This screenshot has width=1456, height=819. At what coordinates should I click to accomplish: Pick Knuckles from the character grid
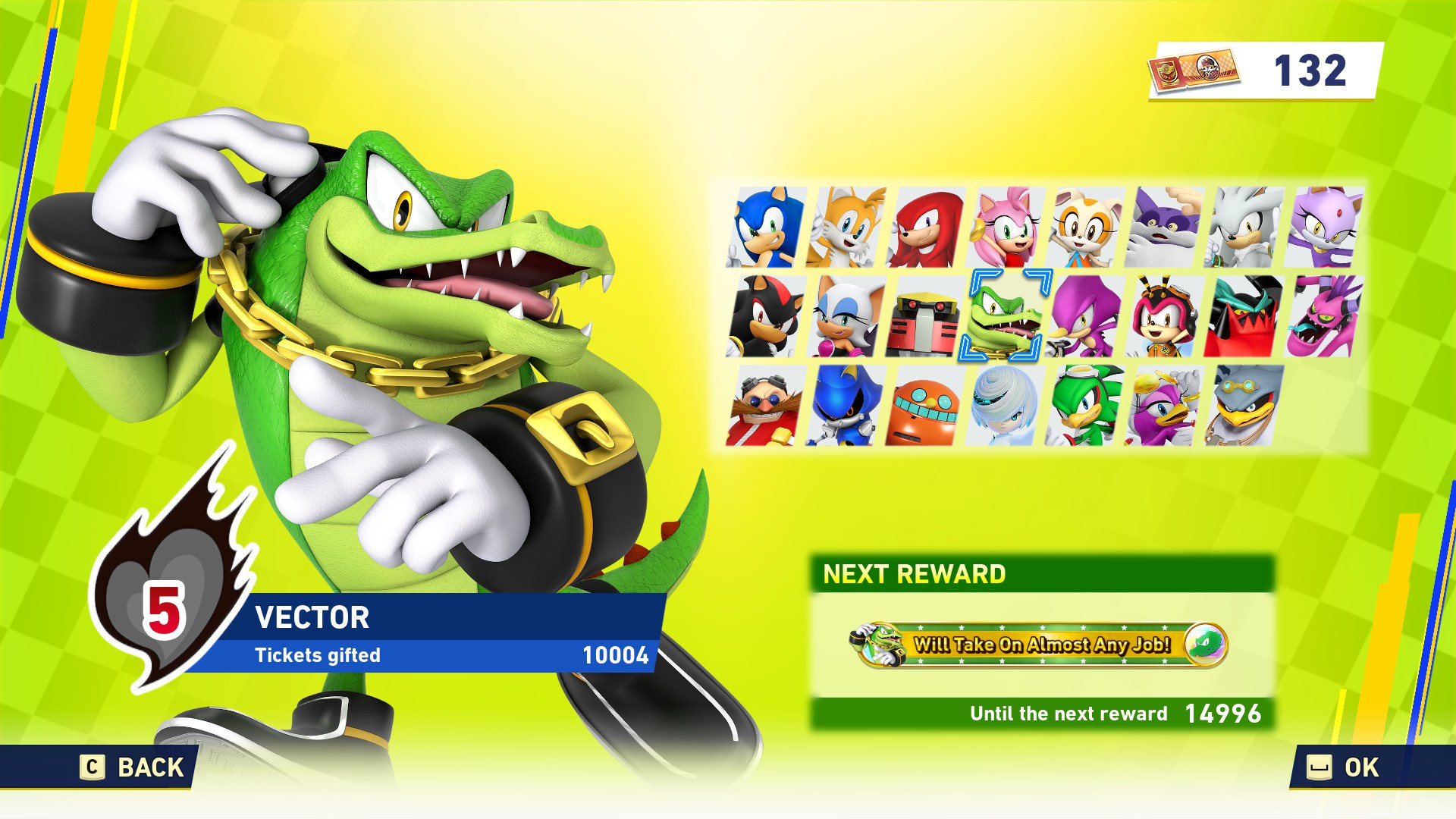[925, 227]
